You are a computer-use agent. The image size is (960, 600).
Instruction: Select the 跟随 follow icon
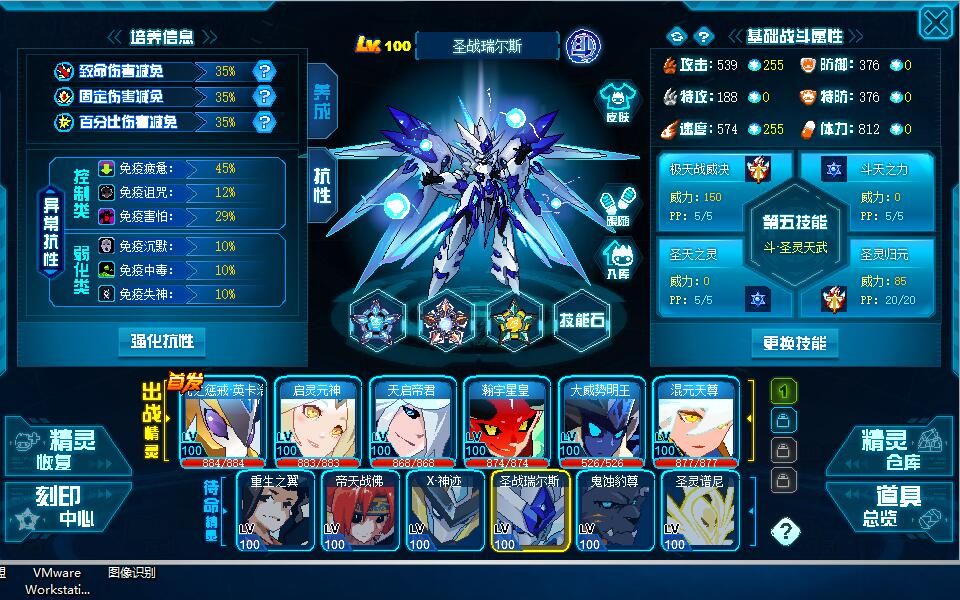(618, 205)
